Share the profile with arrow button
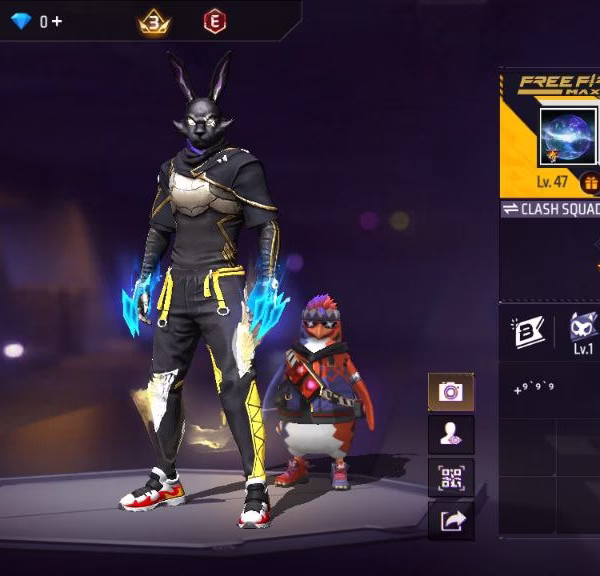This screenshot has height=576, width=600. click(451, 520)
